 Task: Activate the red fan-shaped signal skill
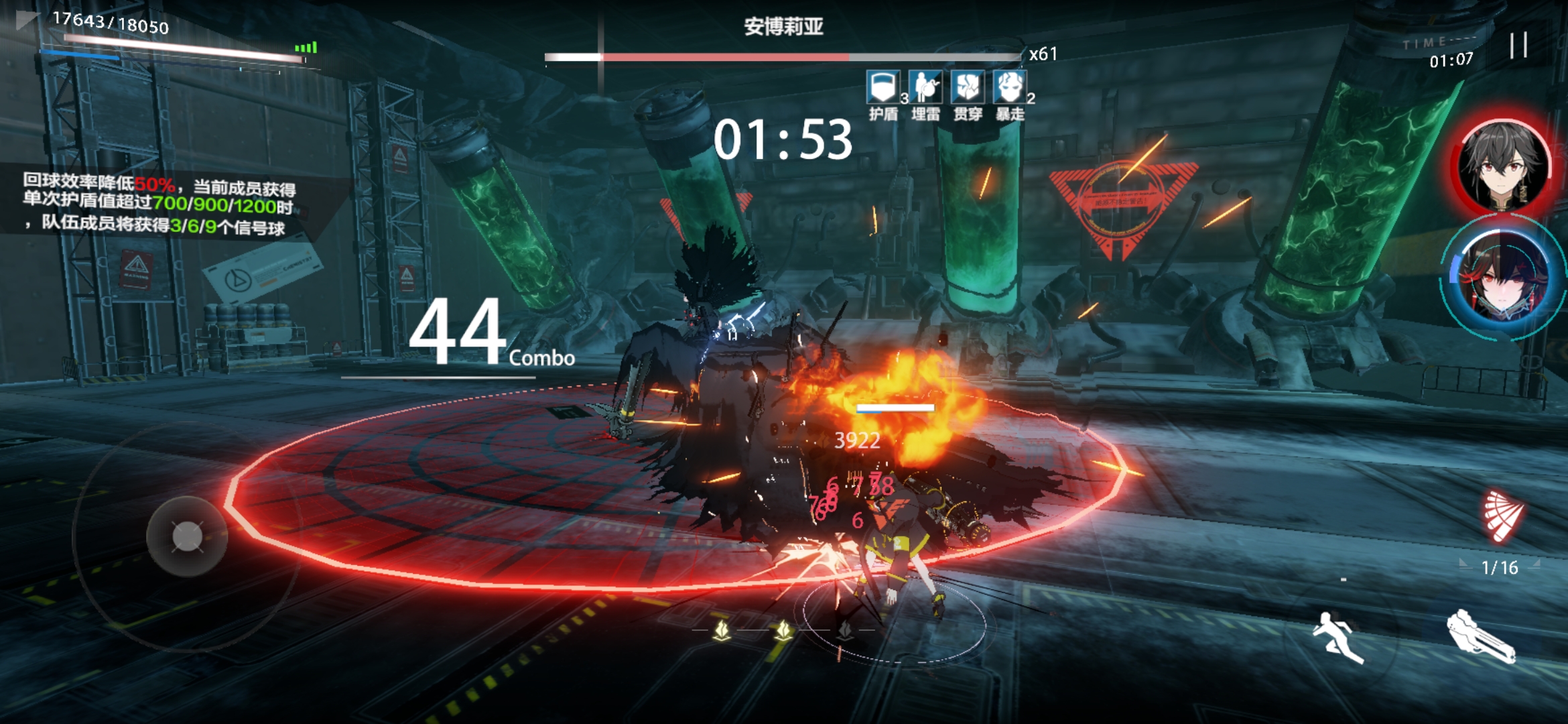coord(1502,515)
